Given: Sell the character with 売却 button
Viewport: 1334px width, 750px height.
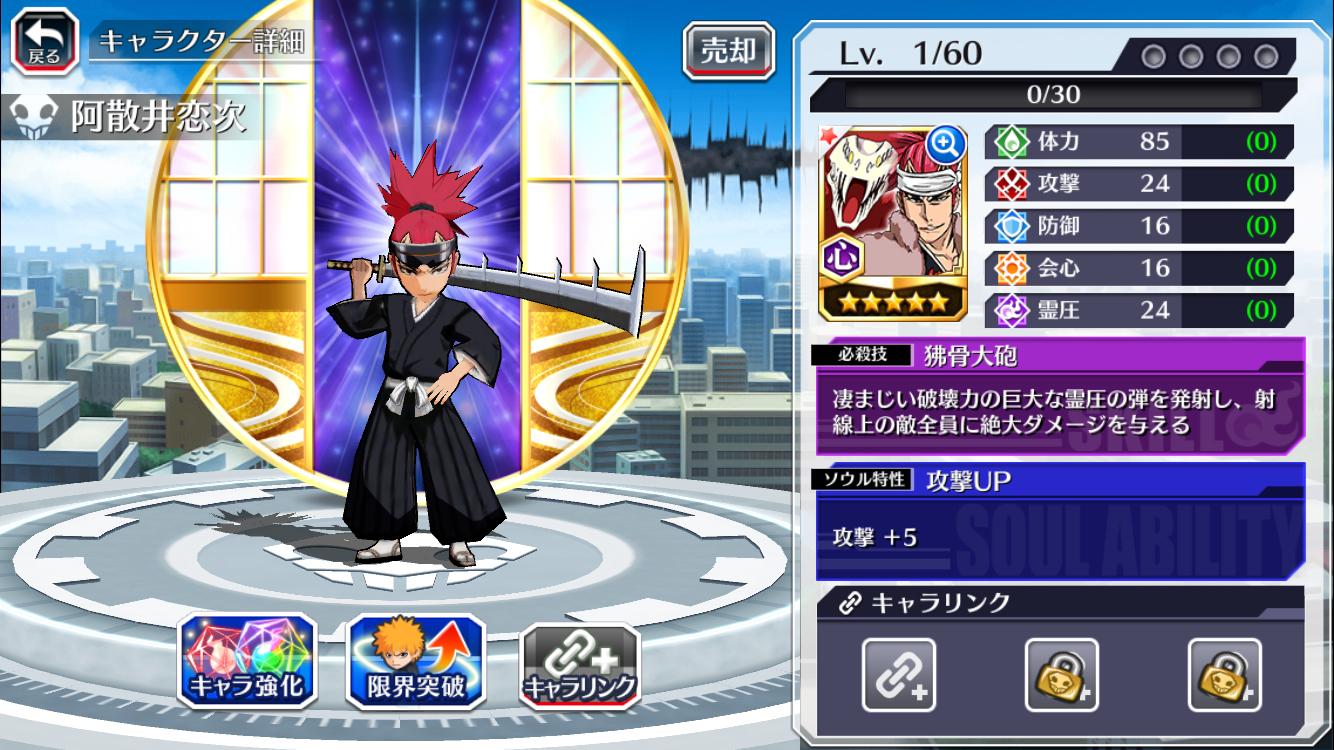Looking at the screenshot, I should pos(728,50).
